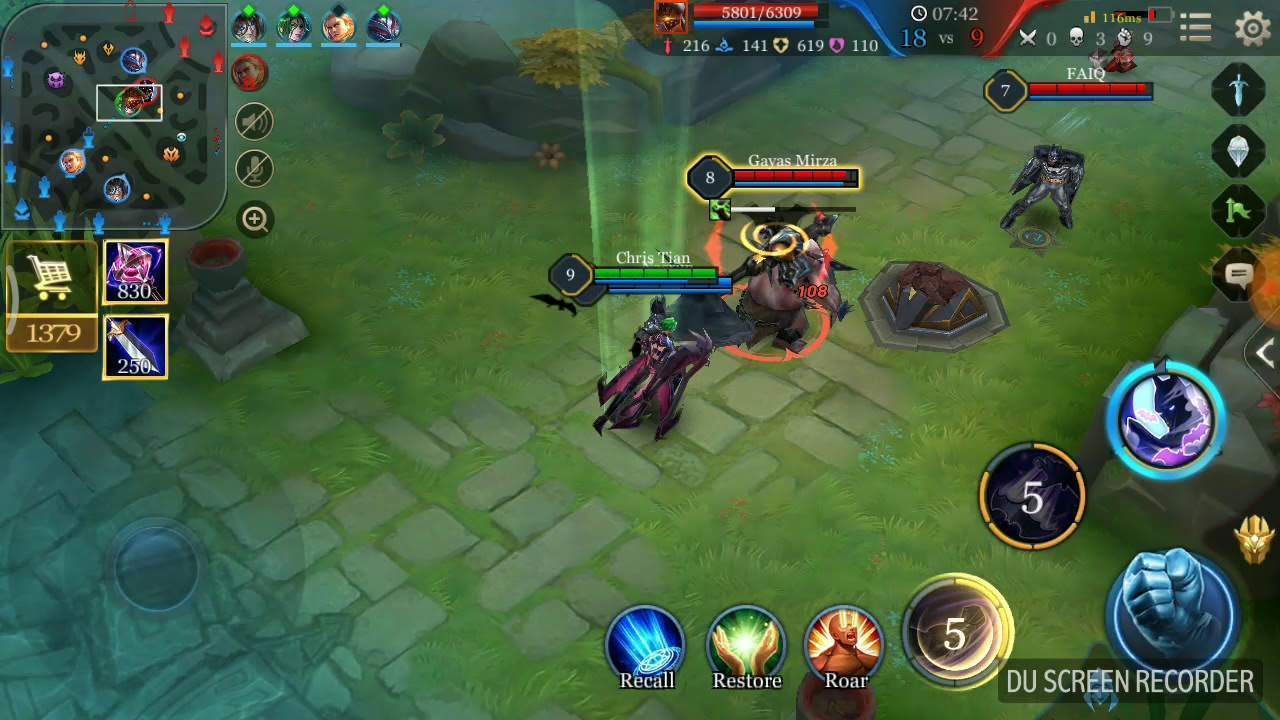This screenshot has height=720, width=1280.
Task: Send the green flag gather signal
Action: tap(1238, 212)
